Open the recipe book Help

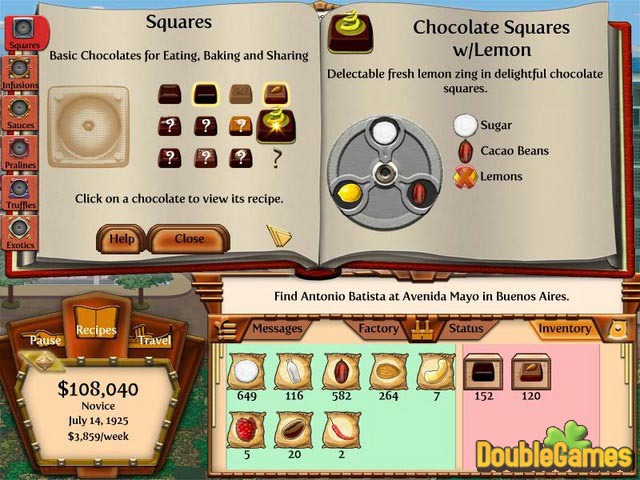point(122,239)
